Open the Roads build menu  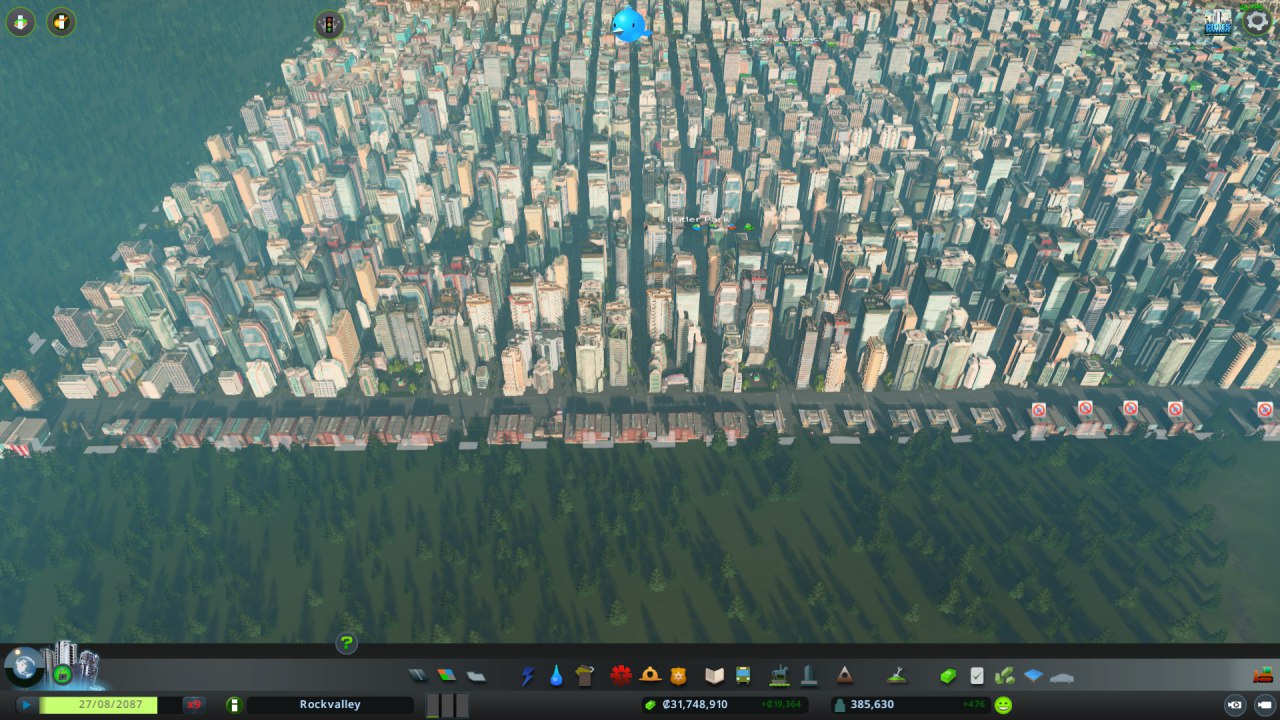(418, 676)
